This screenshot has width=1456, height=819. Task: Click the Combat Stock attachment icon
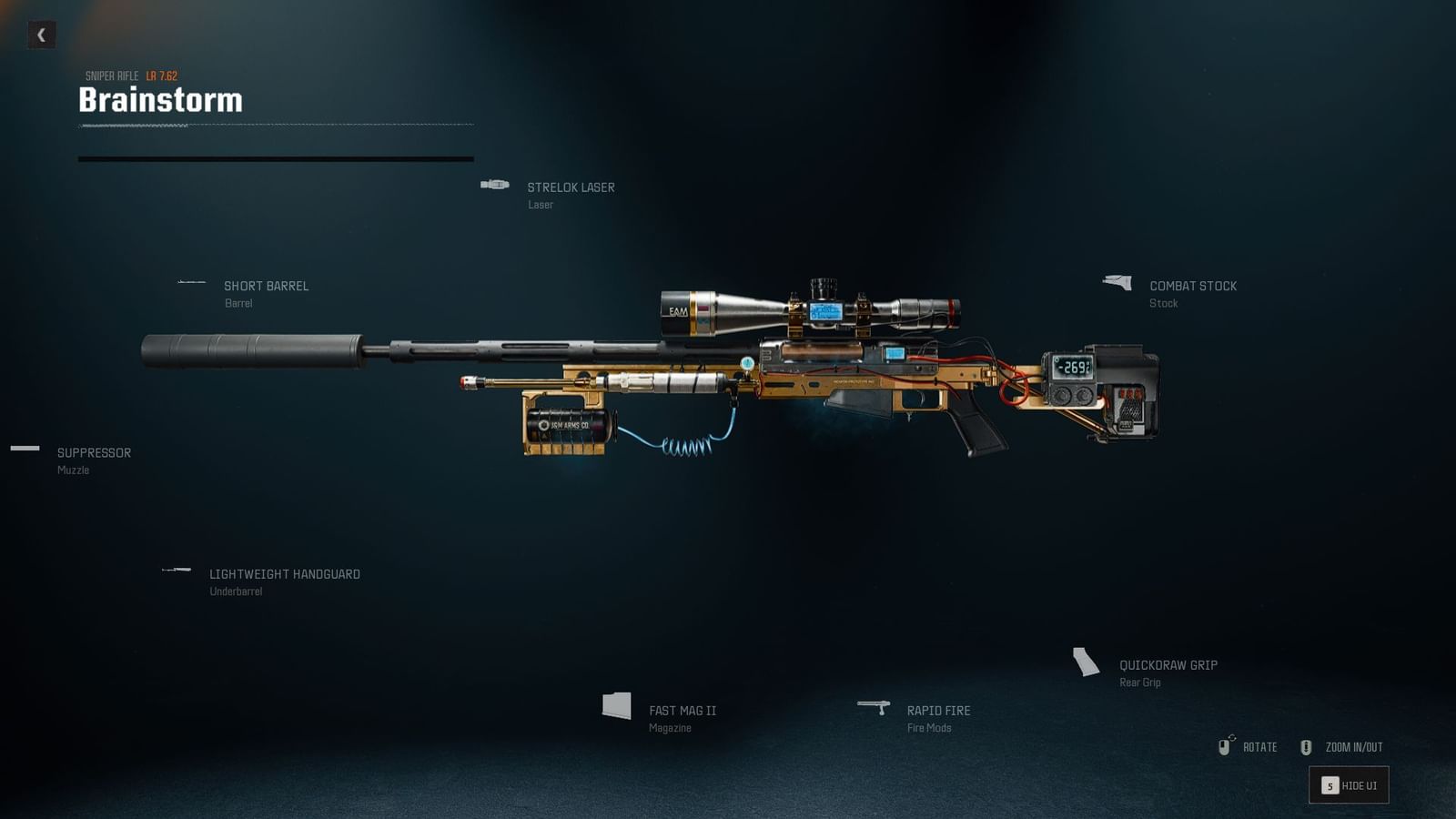1118,282
